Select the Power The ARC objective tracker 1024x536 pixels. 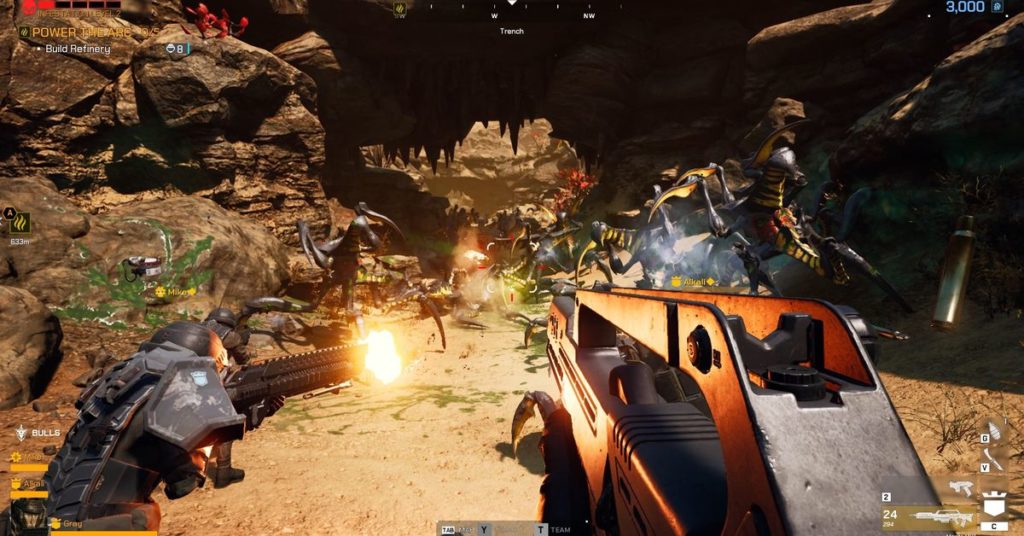tap(80, 32)
